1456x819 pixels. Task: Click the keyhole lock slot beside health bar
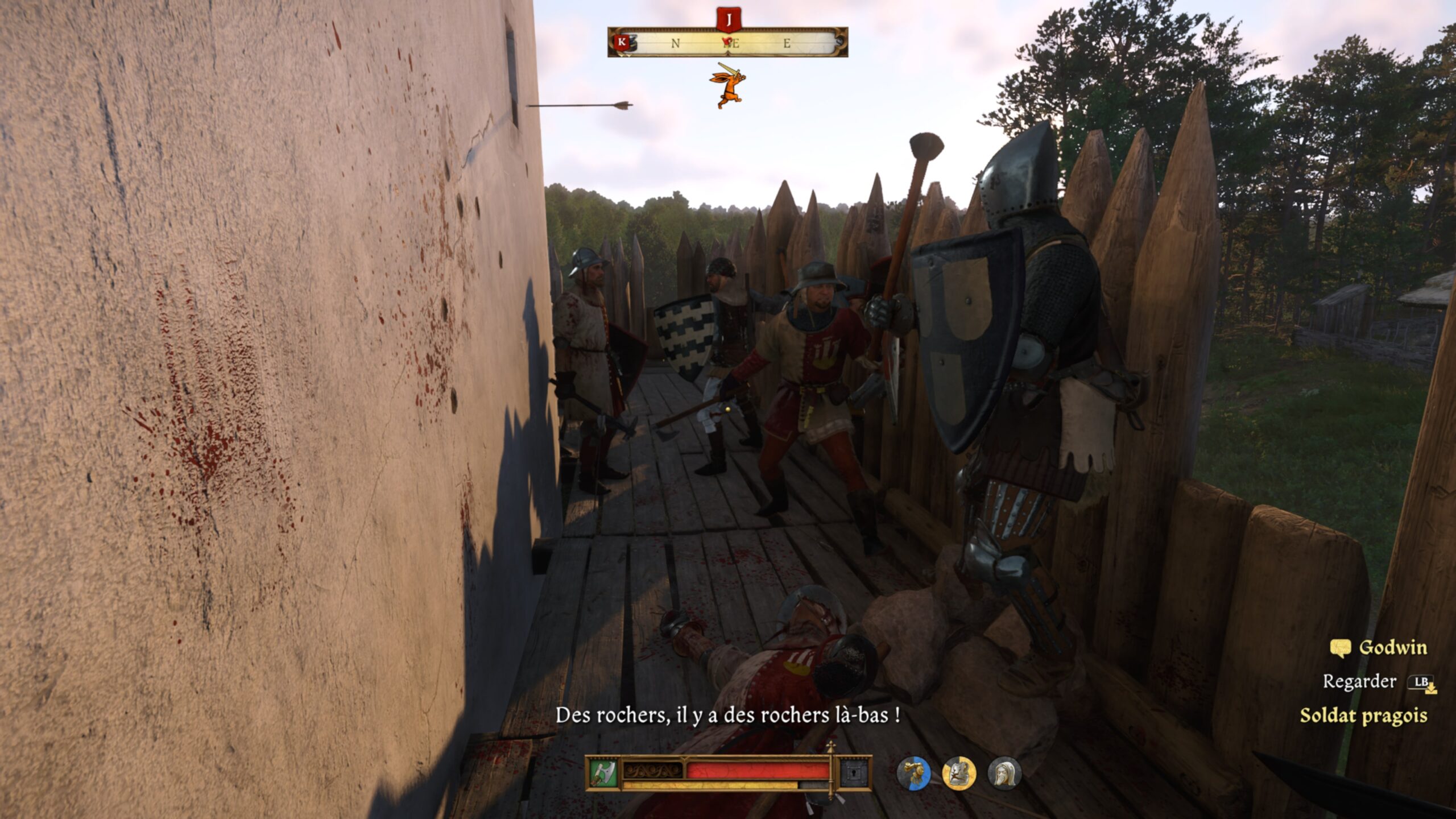855,773
